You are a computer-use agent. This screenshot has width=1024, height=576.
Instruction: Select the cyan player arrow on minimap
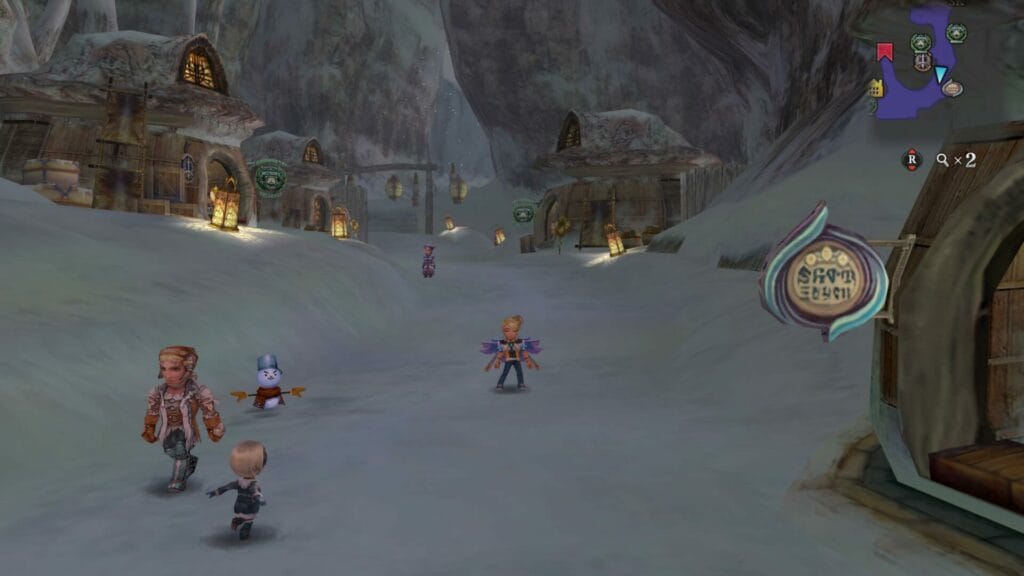(x=941, y=73)
